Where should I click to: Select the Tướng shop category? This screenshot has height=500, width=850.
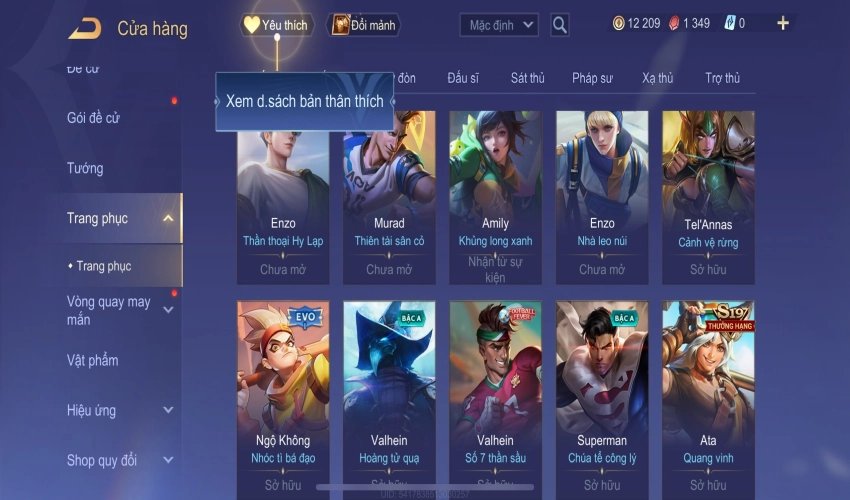pyautogui.click(x=85, y=168)
